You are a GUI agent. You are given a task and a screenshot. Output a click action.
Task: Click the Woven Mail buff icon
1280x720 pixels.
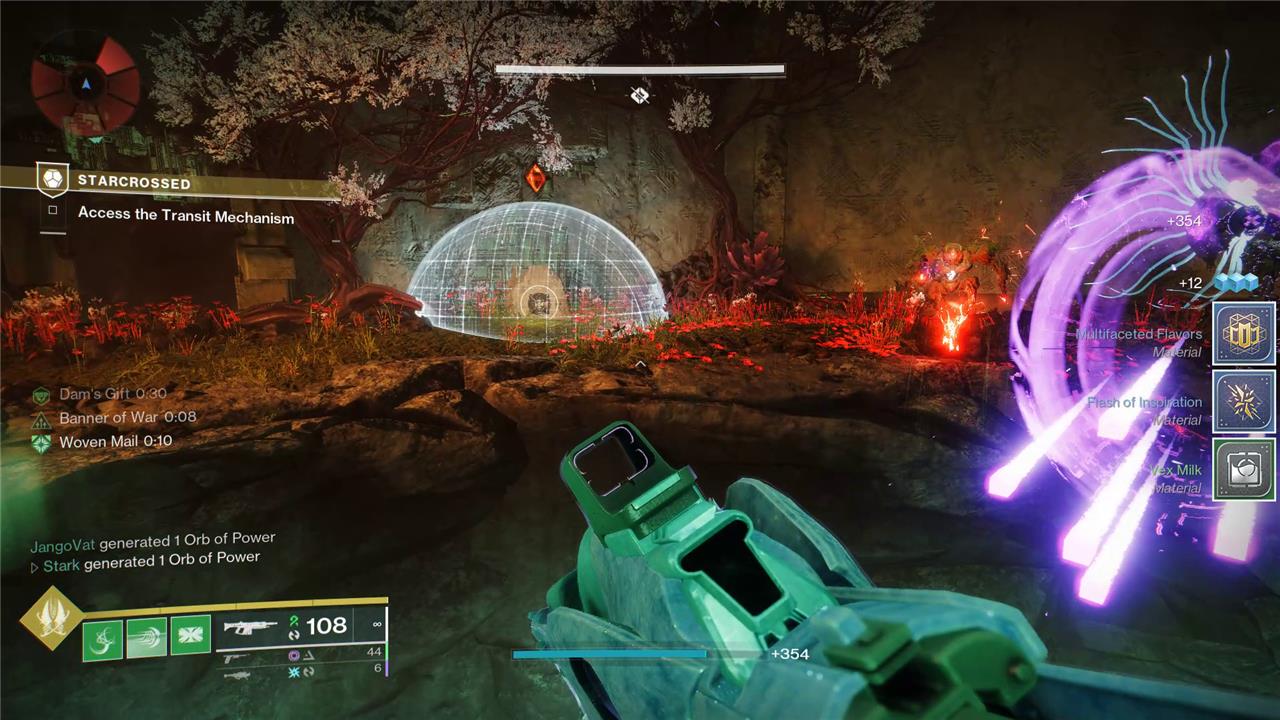click(41, 442)
